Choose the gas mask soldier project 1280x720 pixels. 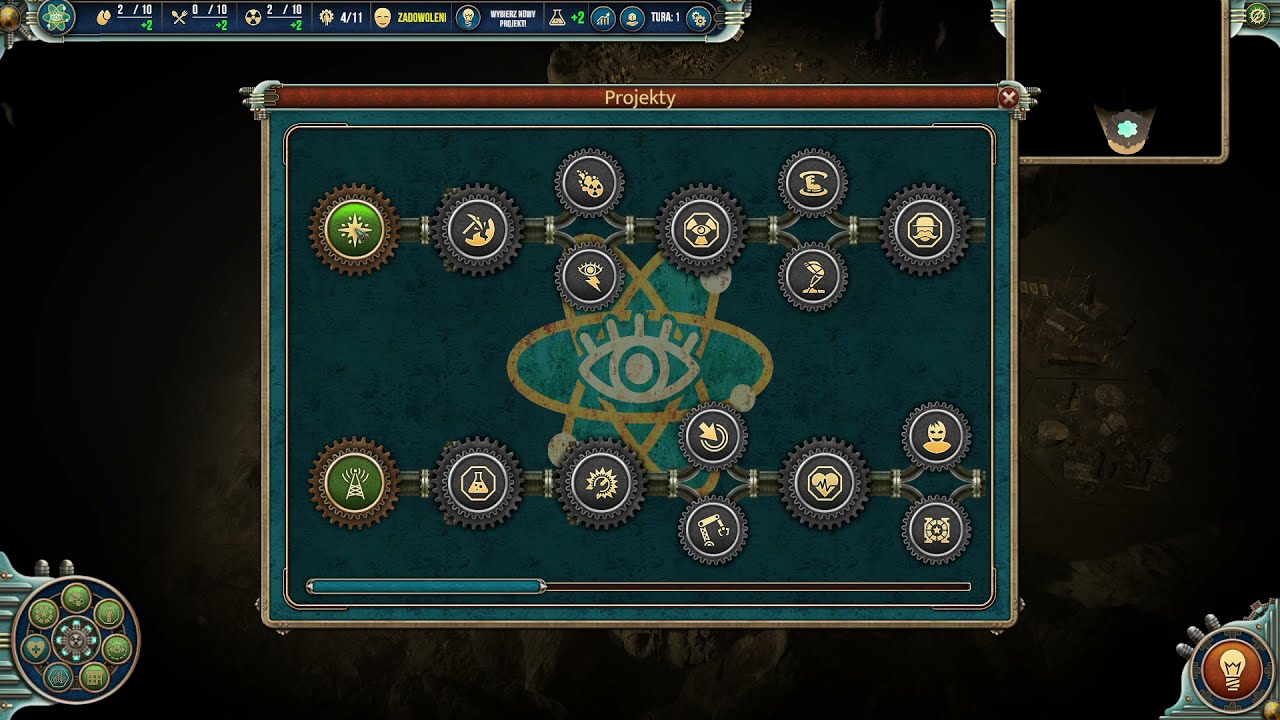(x=924, y=230)
